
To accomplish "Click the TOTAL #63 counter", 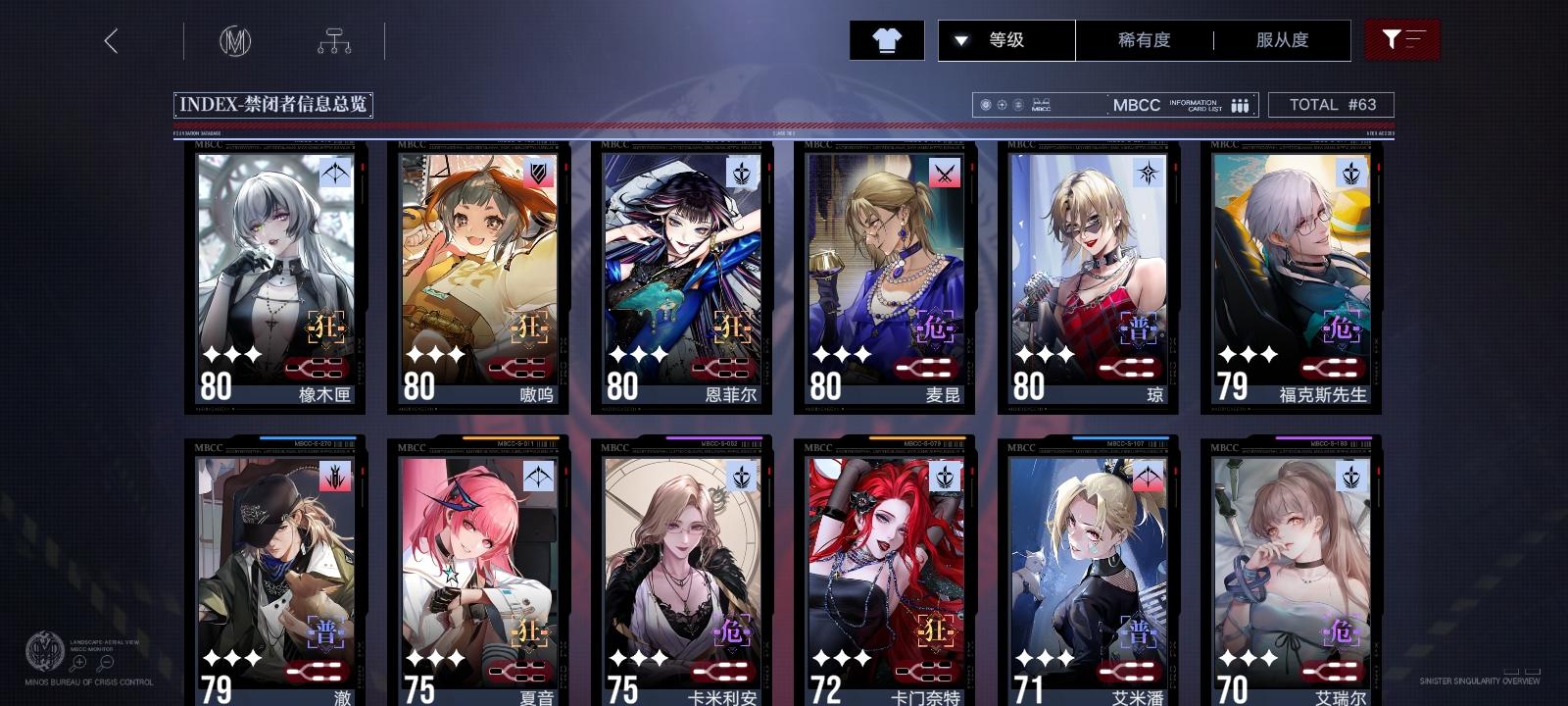I will 1332,105.
